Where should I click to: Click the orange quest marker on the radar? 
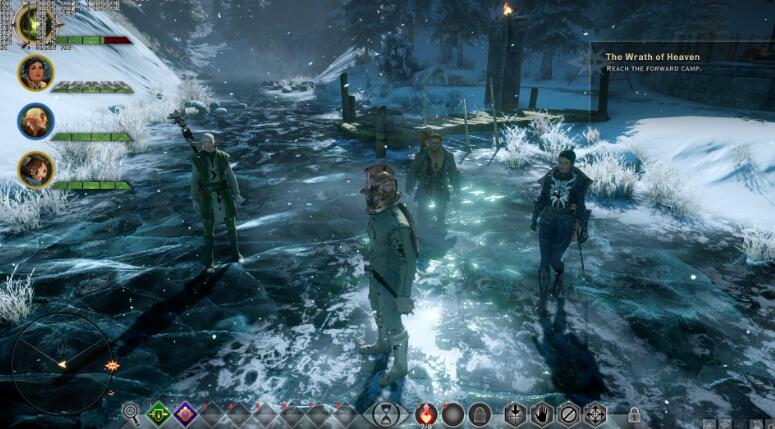tap(111, 366)
